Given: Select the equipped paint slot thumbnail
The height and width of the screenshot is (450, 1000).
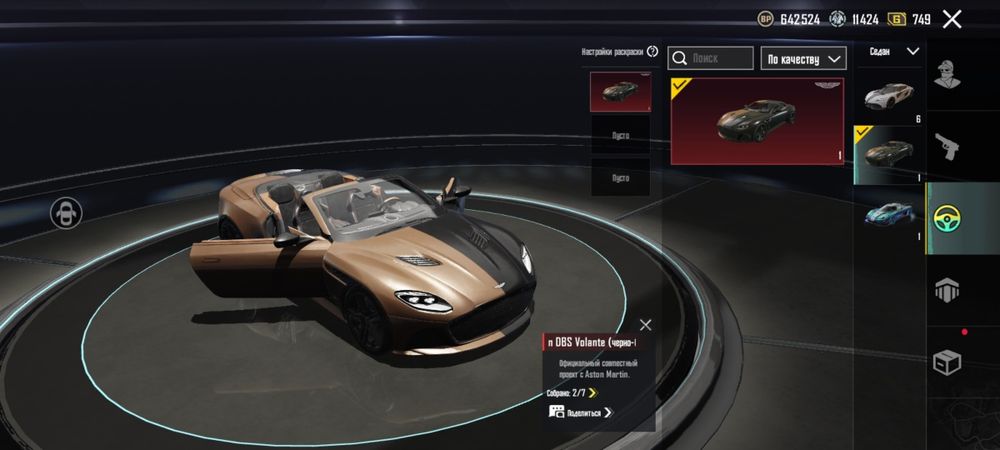Looking at the screenshot, I should 620,92.
